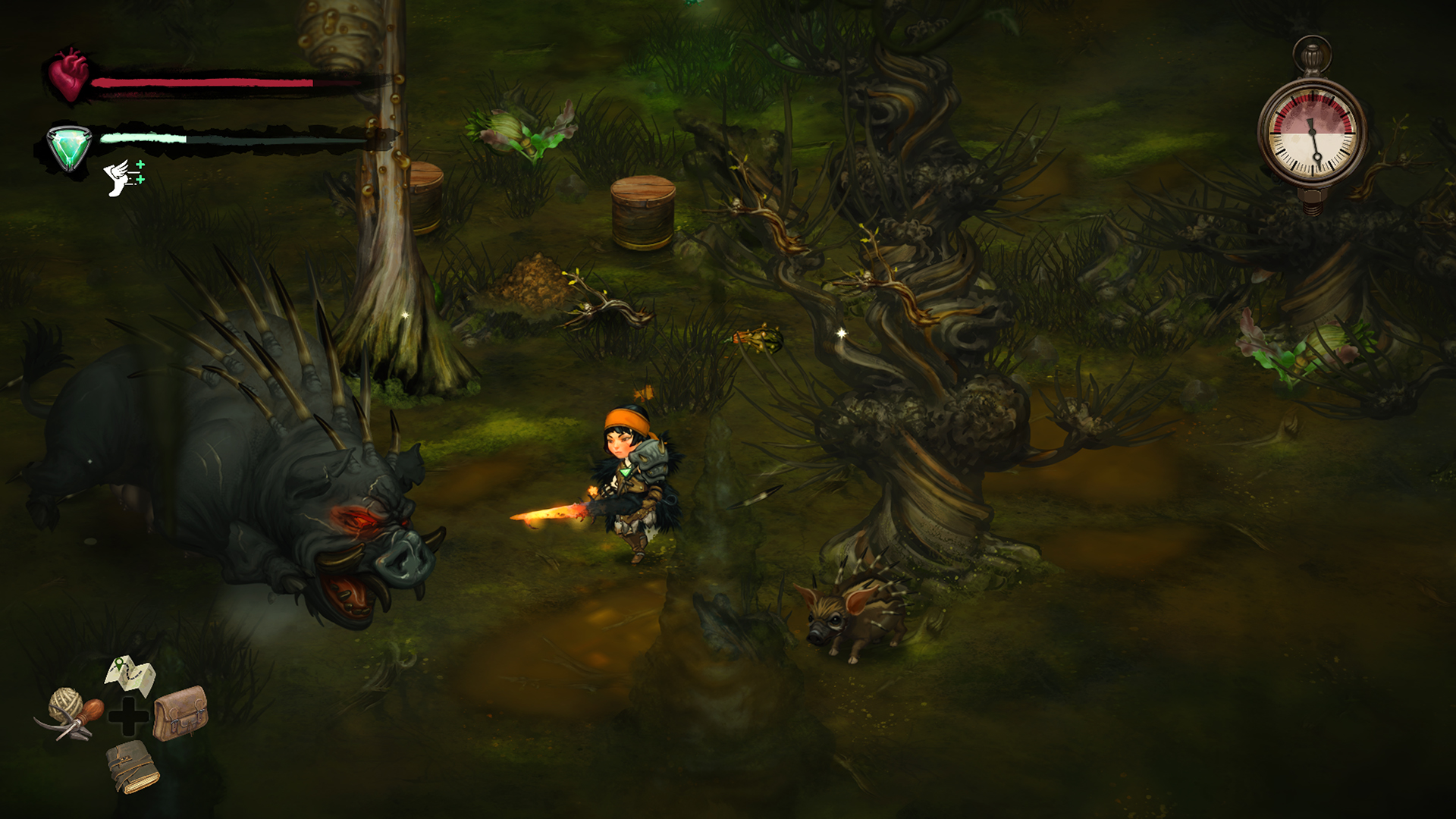
Task: Open the leather satchel inventory
Action: pos(180,713)
